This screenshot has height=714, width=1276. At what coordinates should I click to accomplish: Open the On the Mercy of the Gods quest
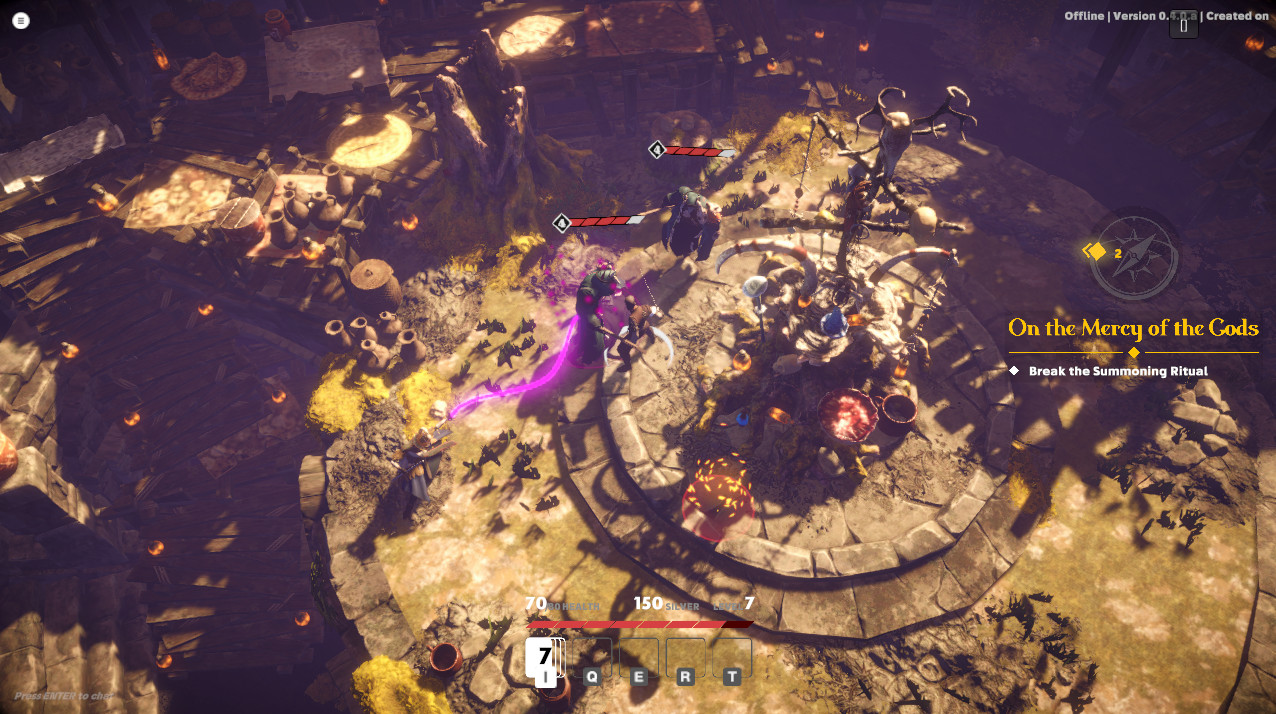(1133, 328)
